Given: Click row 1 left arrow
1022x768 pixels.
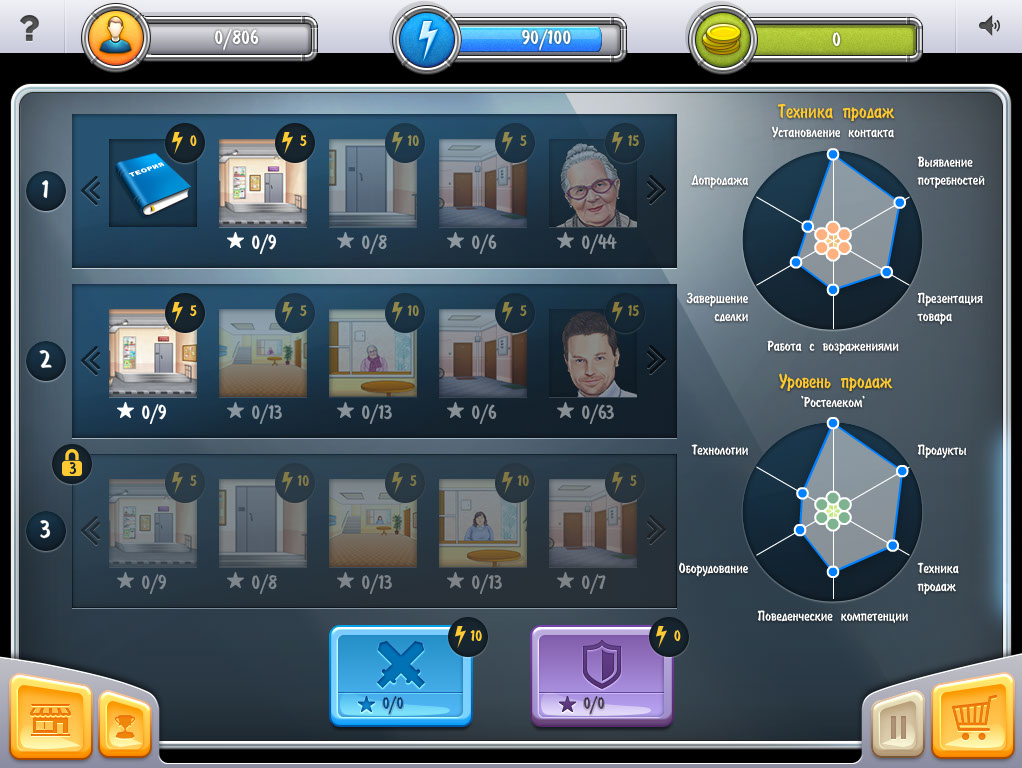Looking at the screenshot, I should pos(91,190).
